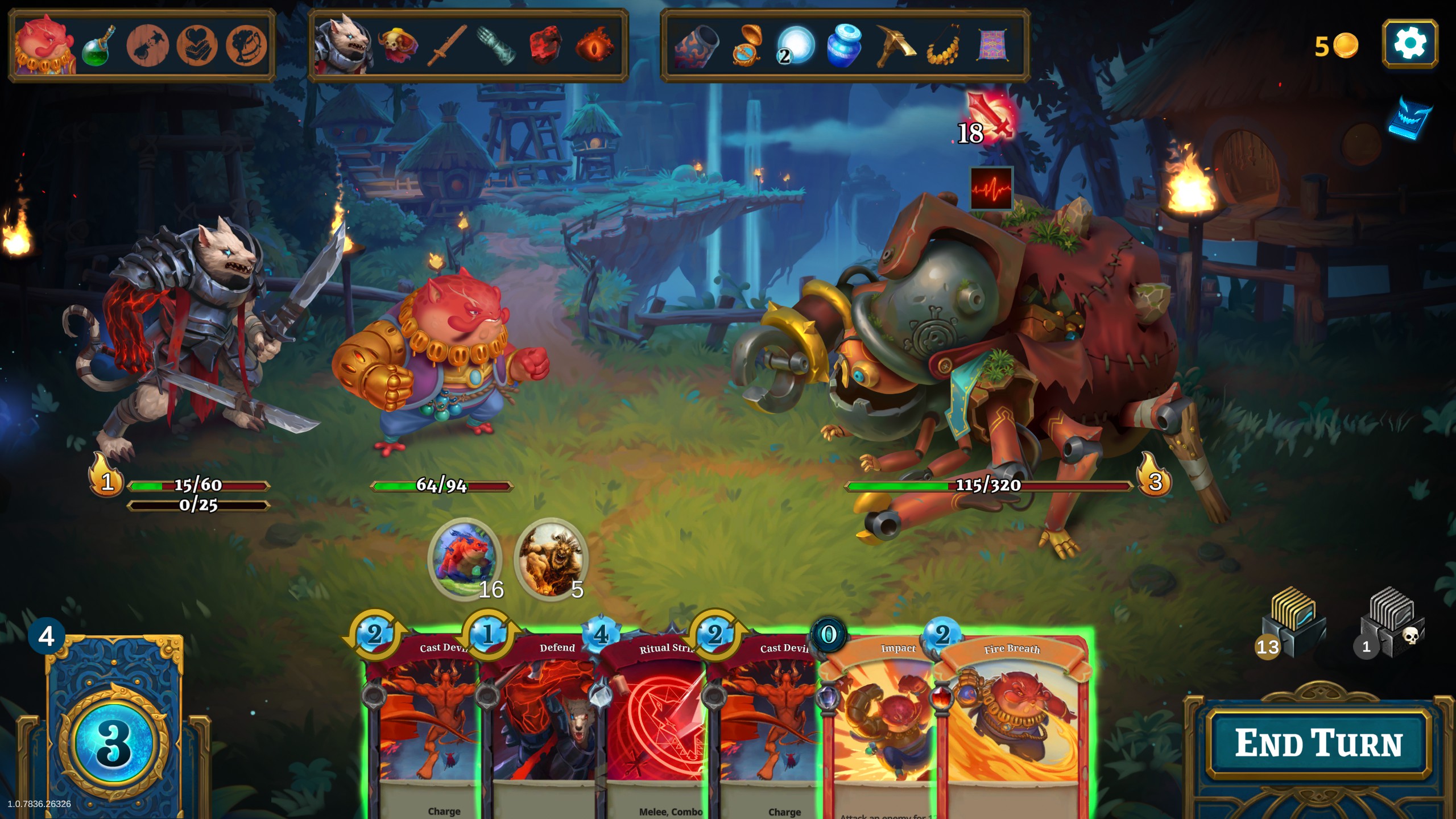The height and width of the screenshot is (819, 1456).
Task: Click the glowing blue demon-face book icon
Action: (x=1410, y=118)
